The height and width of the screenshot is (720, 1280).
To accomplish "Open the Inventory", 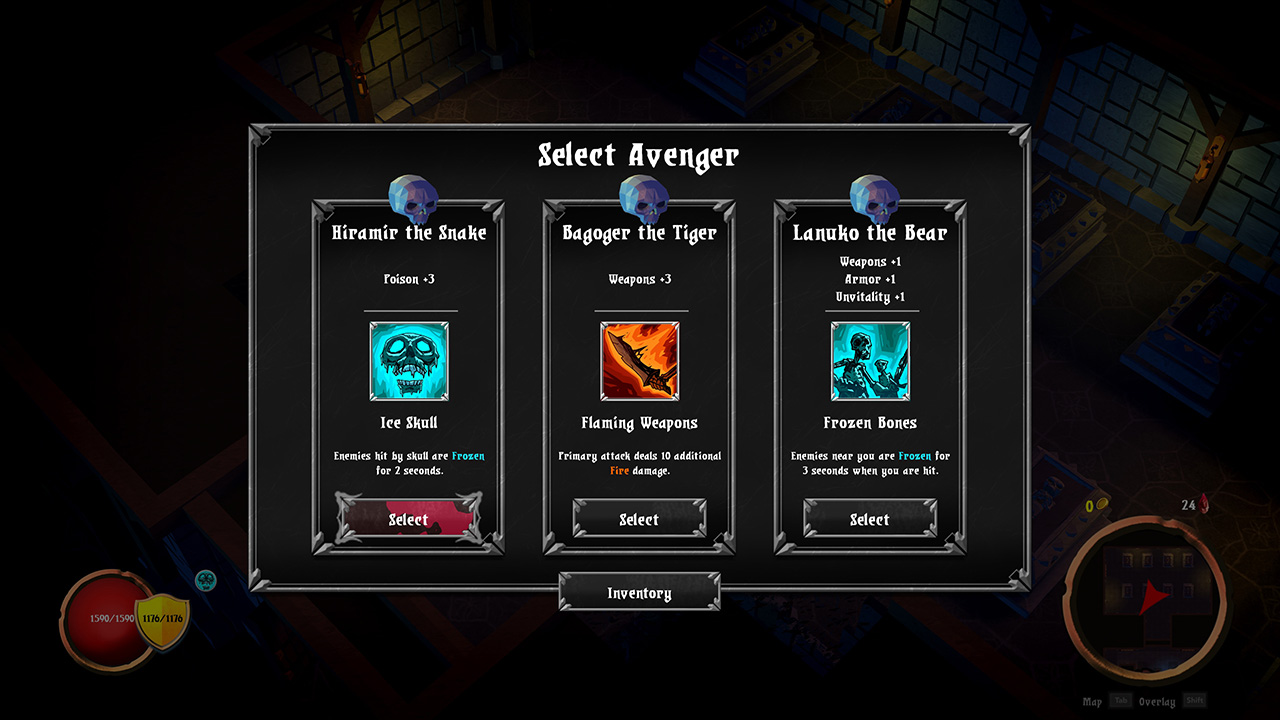I will point(639,592).
